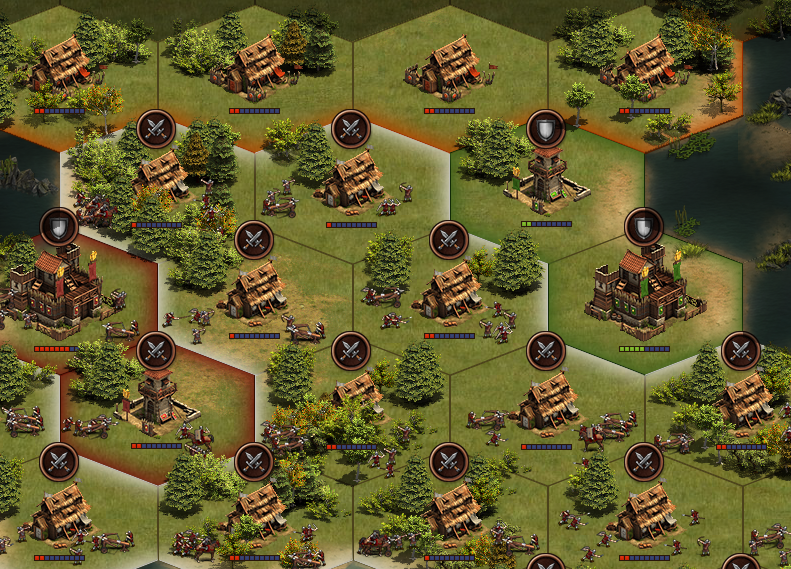Click the crossed-swords icon above the red-territory watchtower

click(155, 351)
